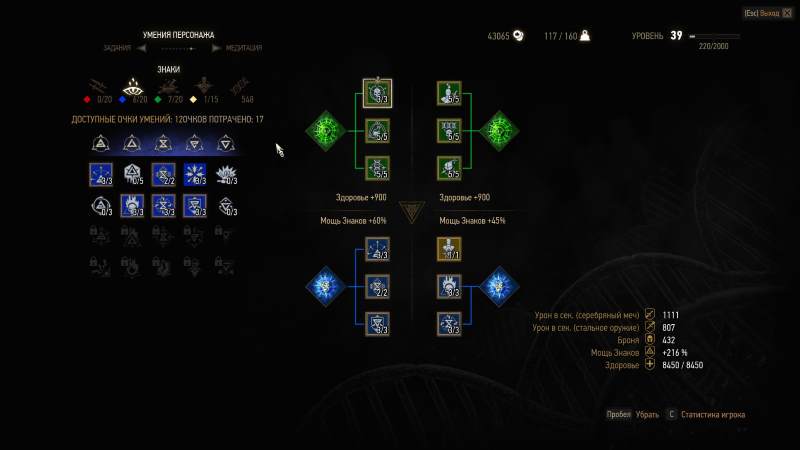The image size is (800, 450).
Task: Open the general skills branch with yellow counter
Action: click(x=203, y=85)
